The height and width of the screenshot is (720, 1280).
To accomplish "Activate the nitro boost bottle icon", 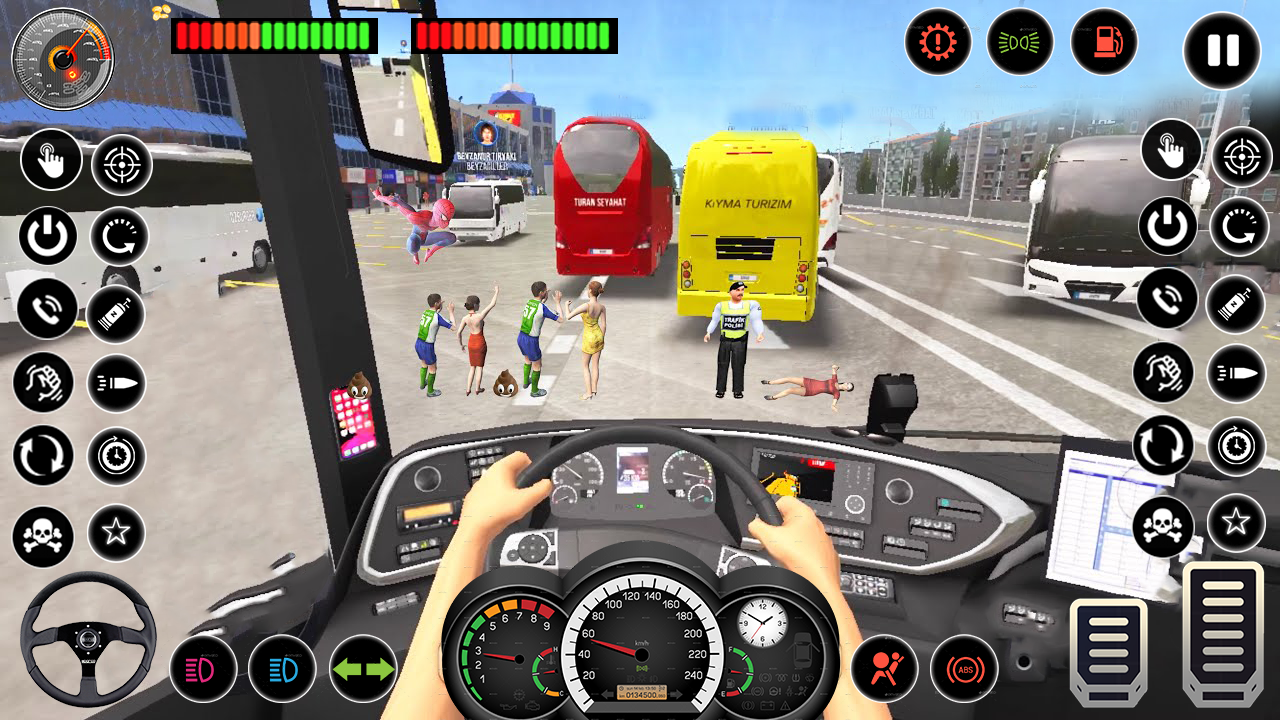I will pyautogui.click(x=113, y=312).
